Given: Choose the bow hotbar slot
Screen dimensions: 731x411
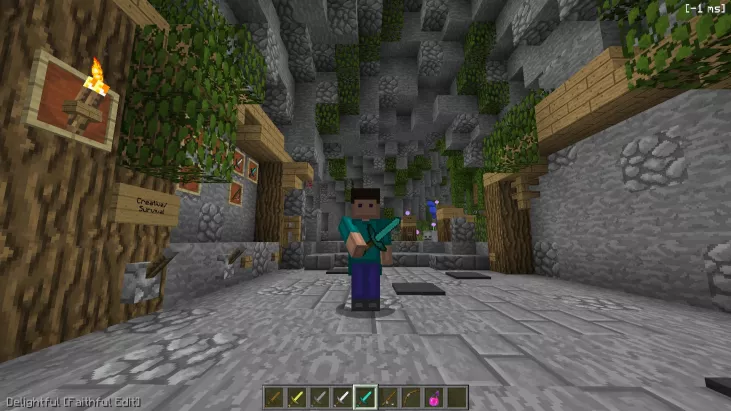Looking at the screenshot, I should (x=411, y=398).
